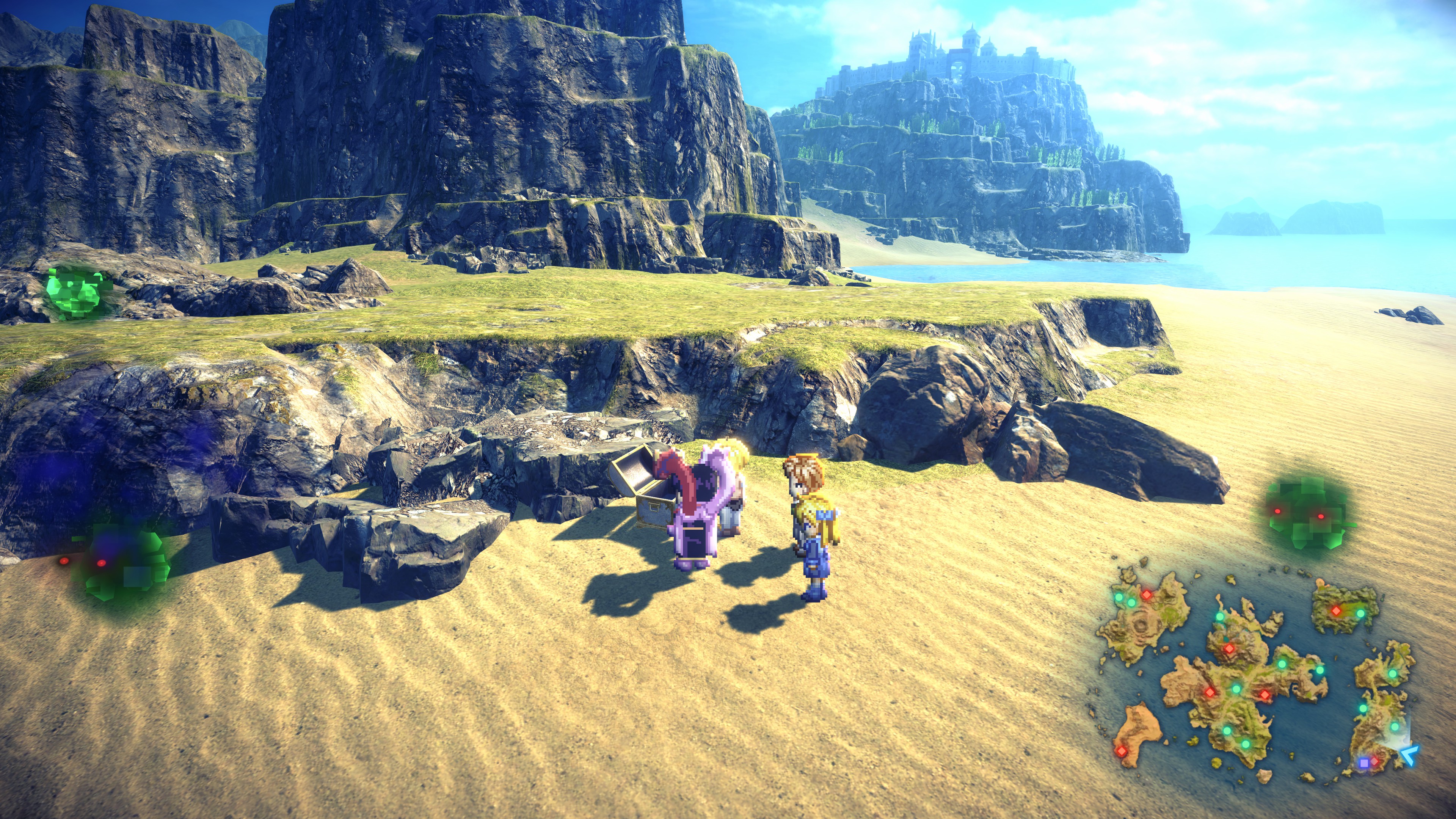Screen dimensions: 1456x819
Task: Select the blue player arrow on the minimap
Action: pyautogui.click(x=1410, y=754)
